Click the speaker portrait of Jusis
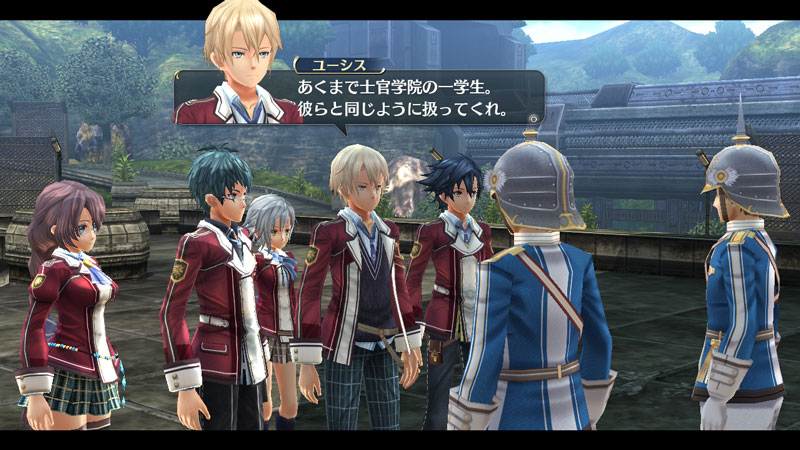 (238, 65)
